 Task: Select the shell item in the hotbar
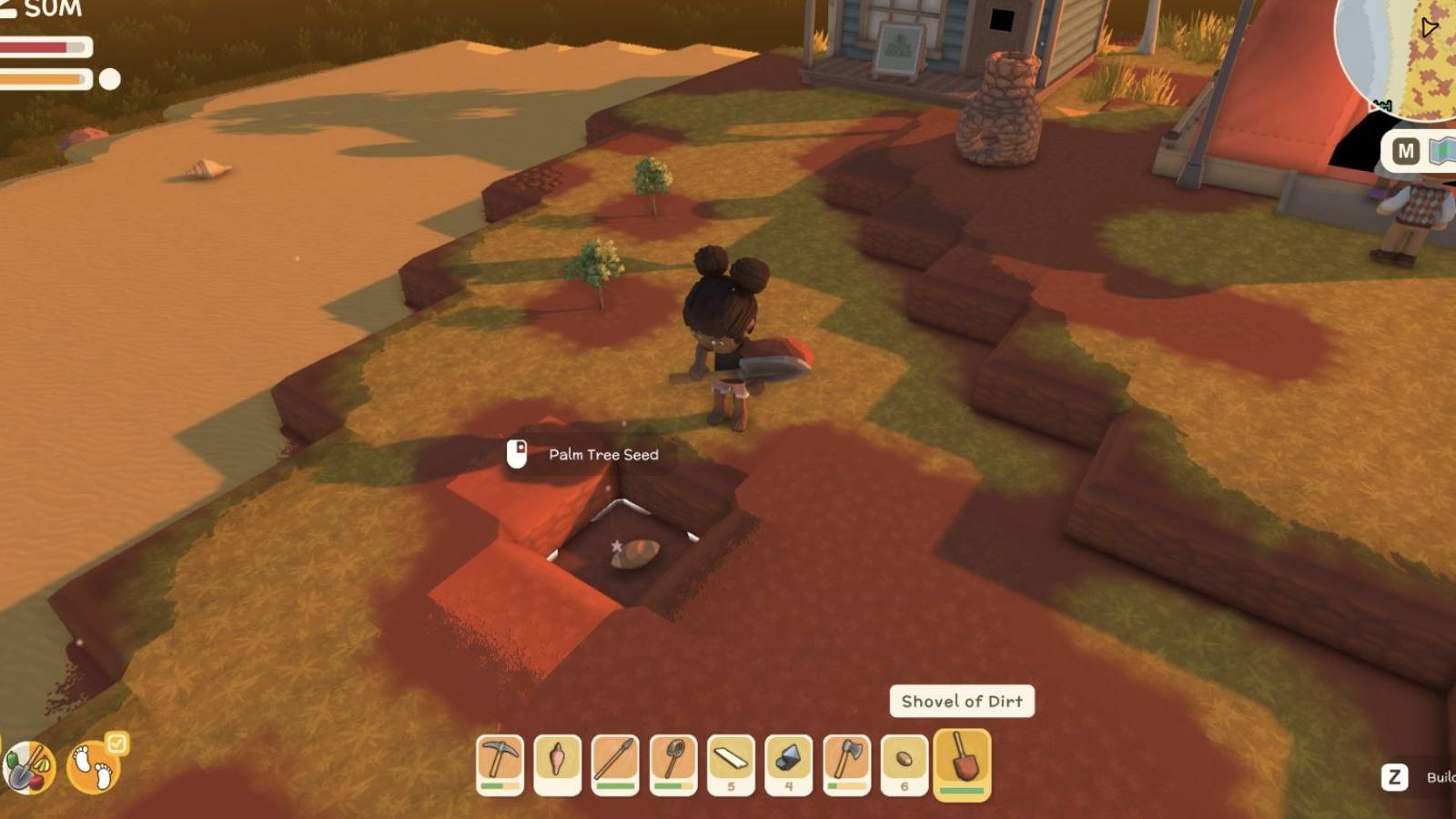point(558,764)
